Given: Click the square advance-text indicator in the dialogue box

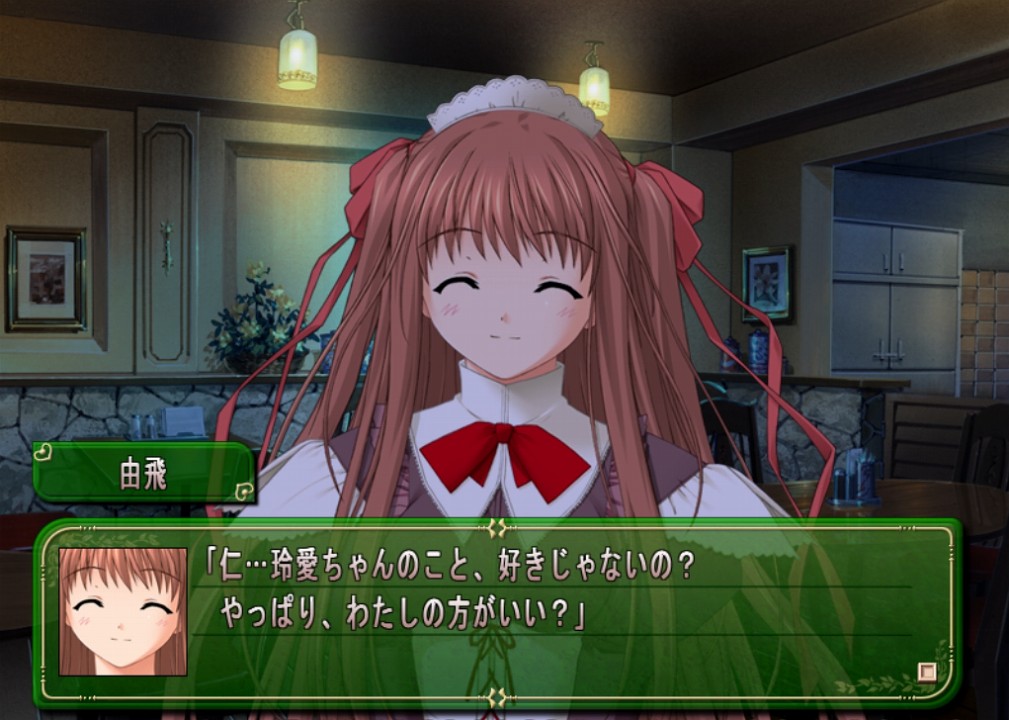Looking at the screenshot, I should coord(927,672).
